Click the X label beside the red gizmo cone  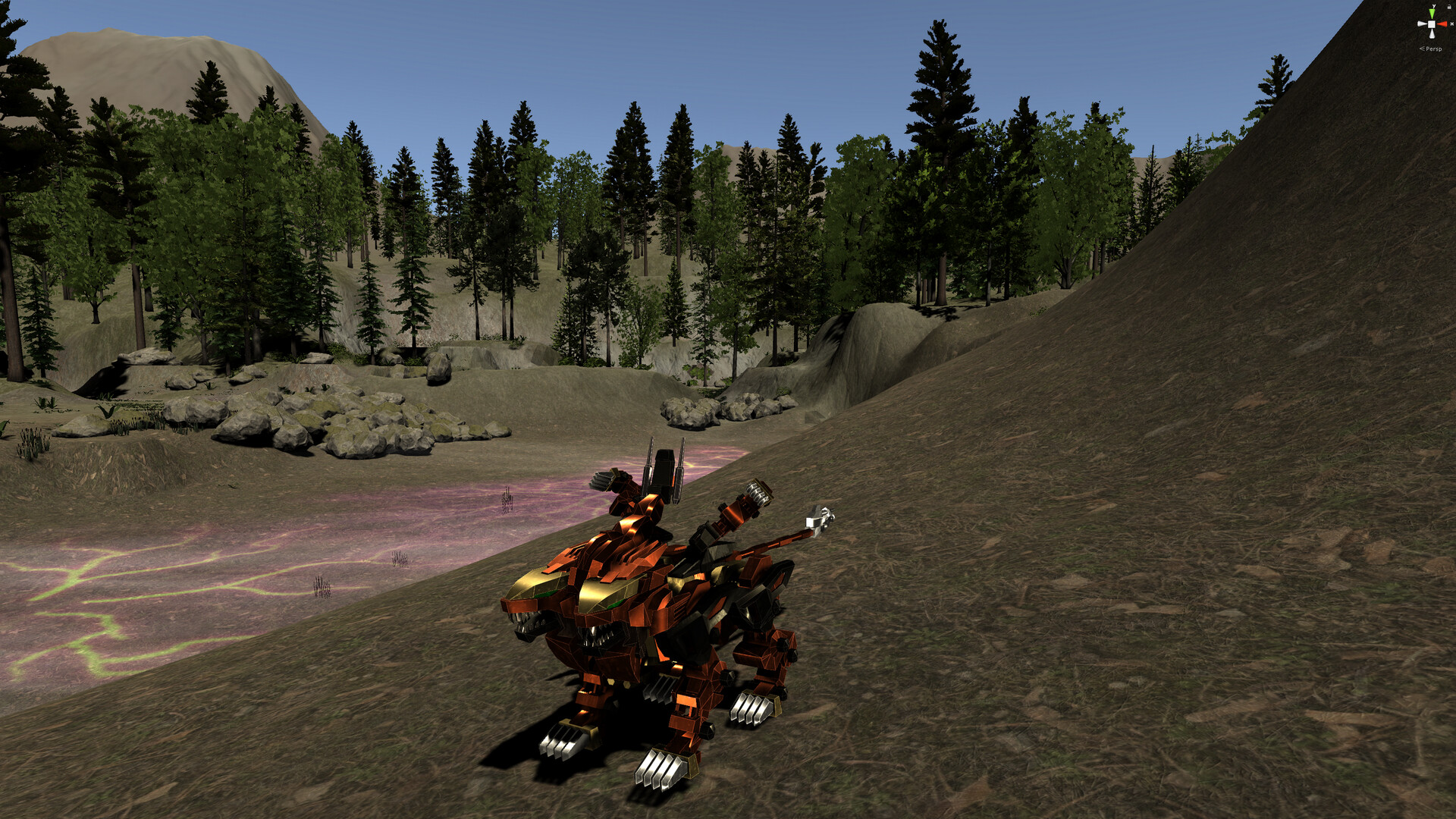1451,24
